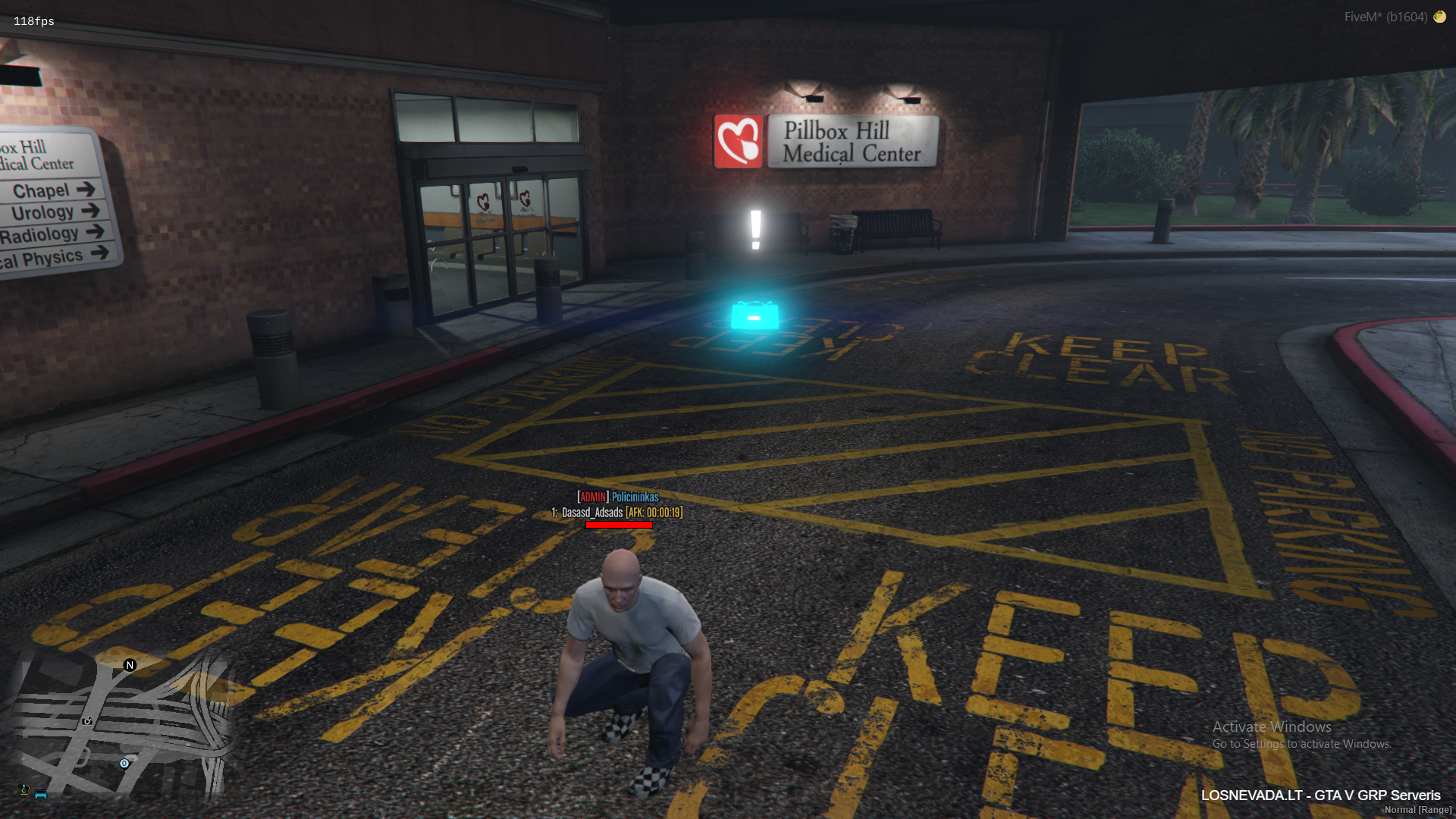Select the house with hook minimap blip
The width and height of the screenshot is (1456, 819).
point(24,790)
